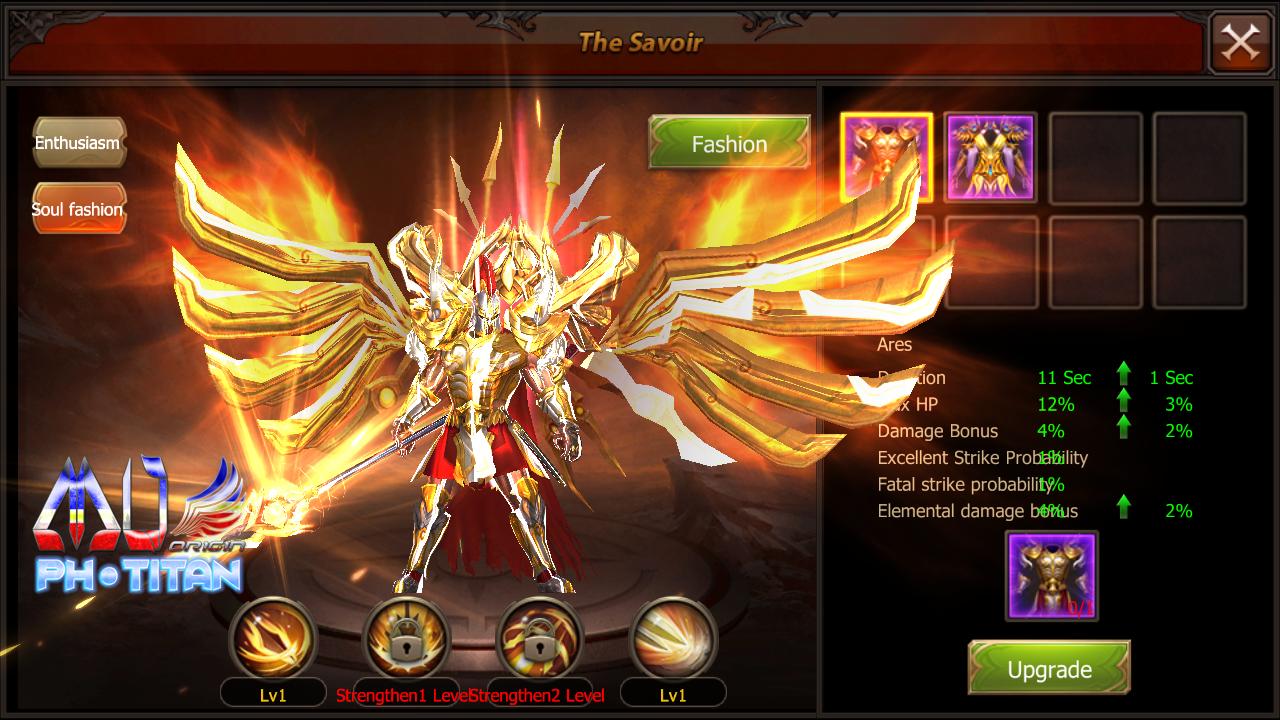Switch to the Soul fashion tab
Screen dimensions: 1280x720
click(78, 210)
